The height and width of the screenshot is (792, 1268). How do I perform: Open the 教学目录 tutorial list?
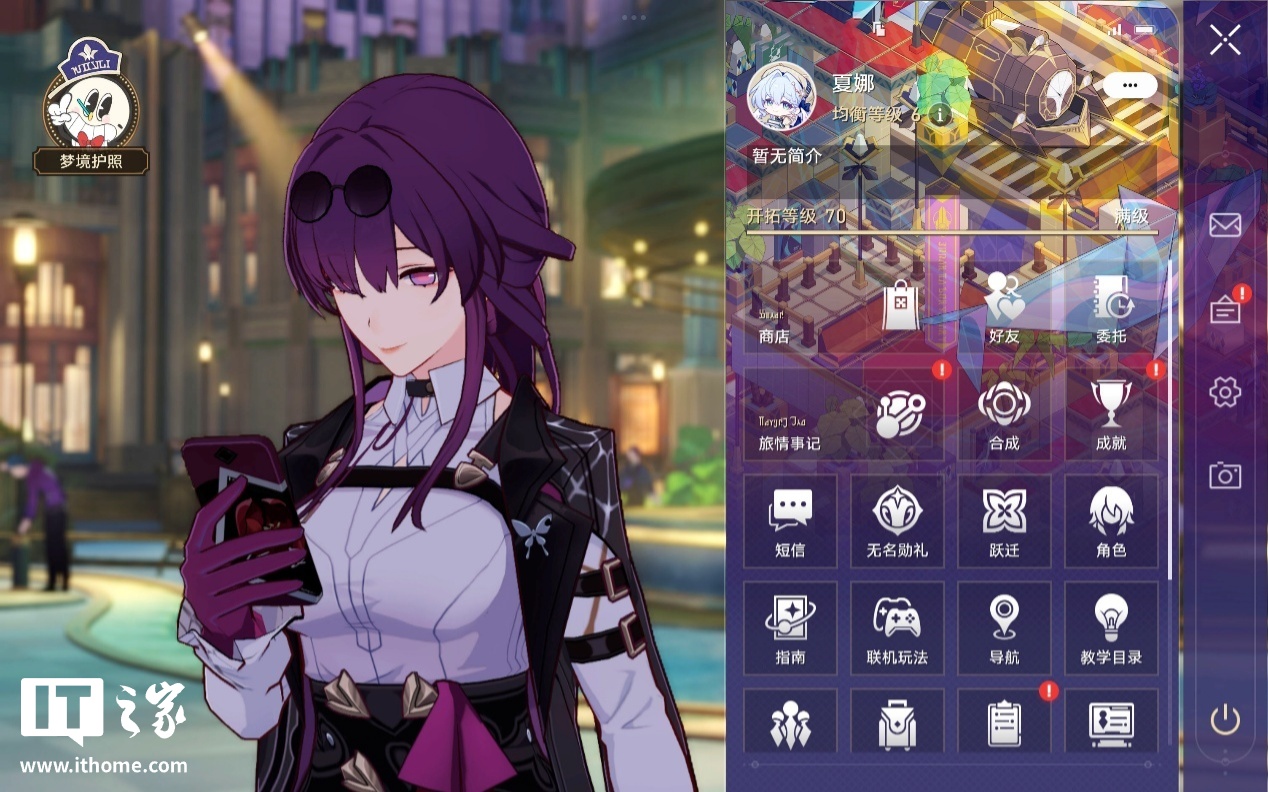(1110, 628)
